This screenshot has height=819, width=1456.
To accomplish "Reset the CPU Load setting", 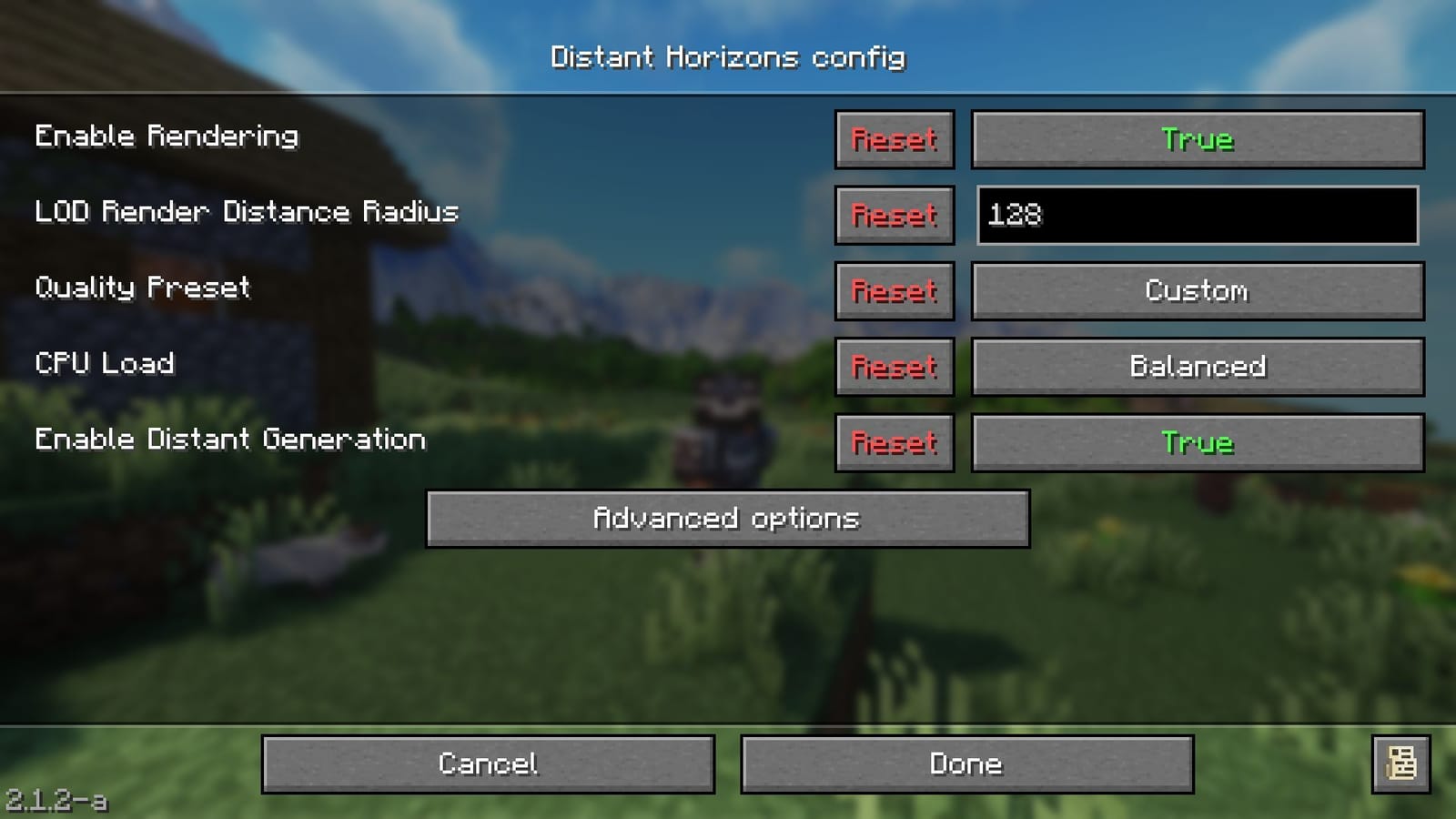I will (893, 367).
